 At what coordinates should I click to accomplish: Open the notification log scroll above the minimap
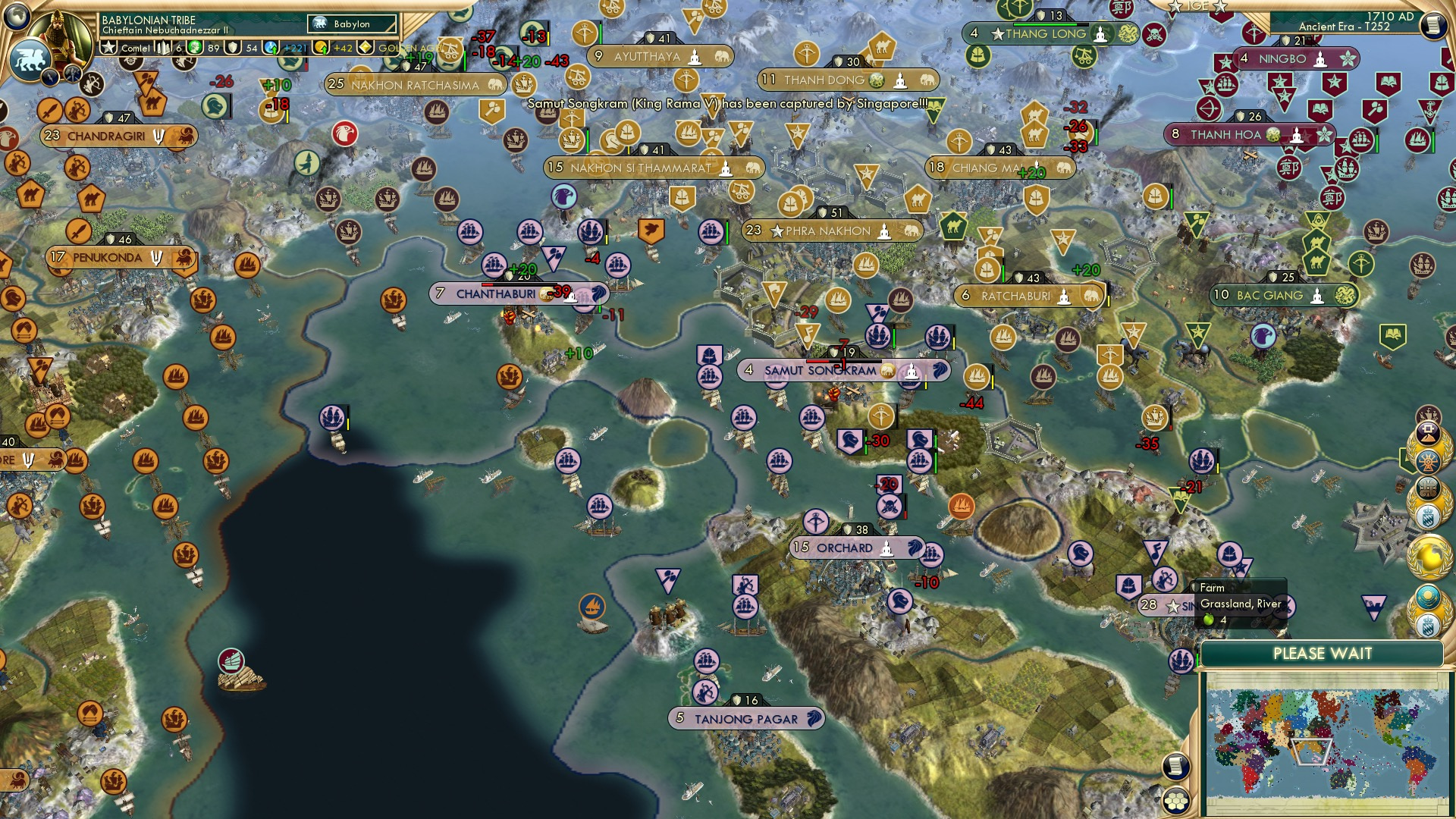click(x=1175, y=766)
